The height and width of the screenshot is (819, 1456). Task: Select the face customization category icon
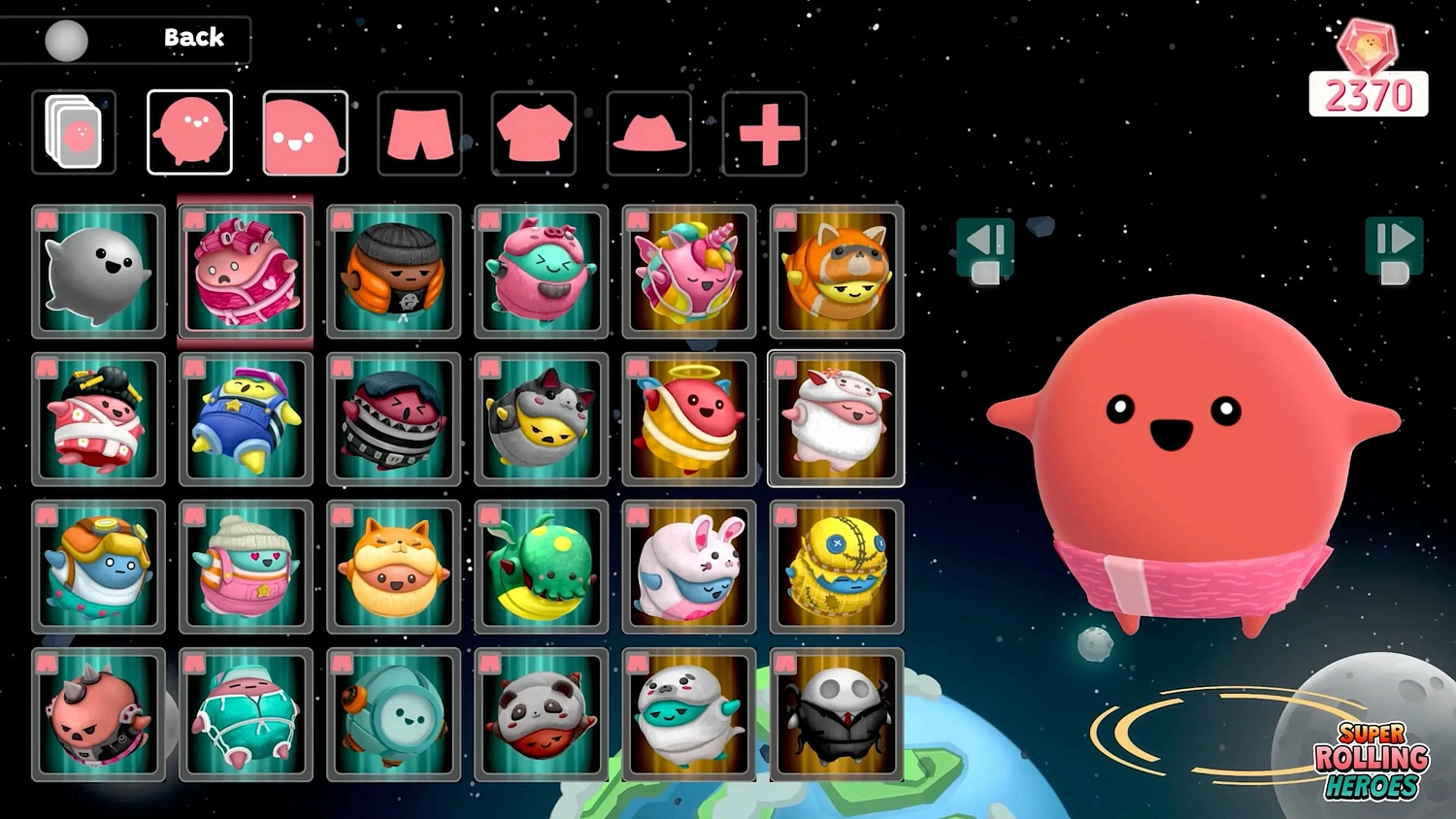(305, 132)
